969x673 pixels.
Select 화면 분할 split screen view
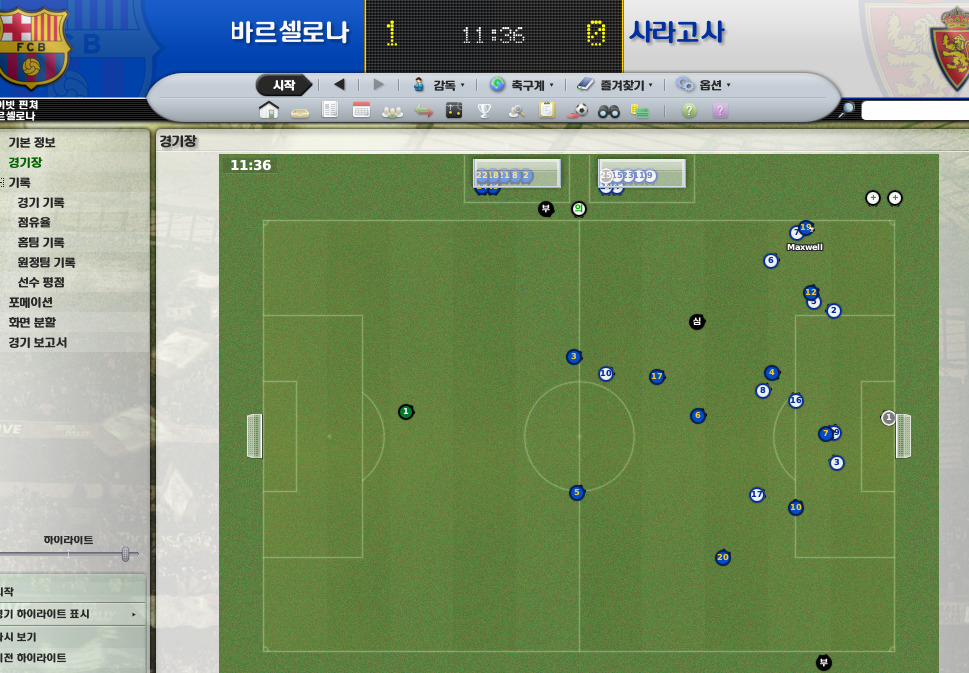tap(32, 322)
